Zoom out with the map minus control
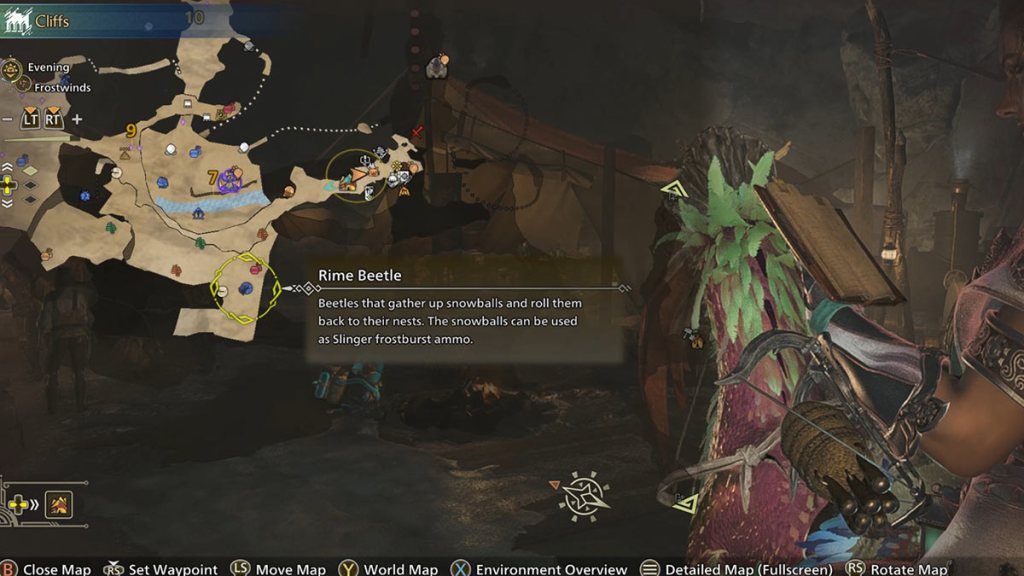This screenshot has width=1024, height=576. [8, 119]
